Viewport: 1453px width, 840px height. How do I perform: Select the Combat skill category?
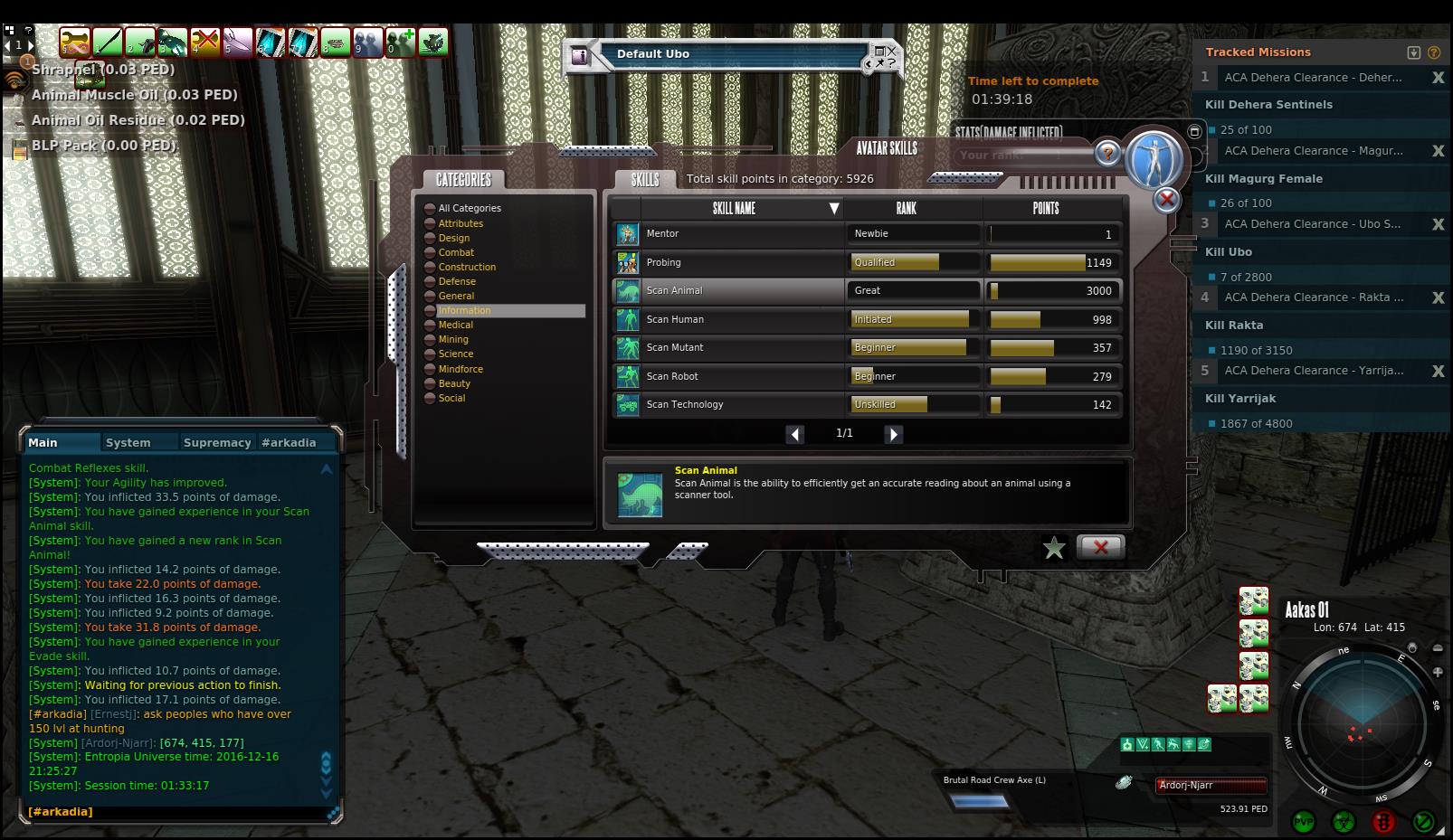(456, 252)
